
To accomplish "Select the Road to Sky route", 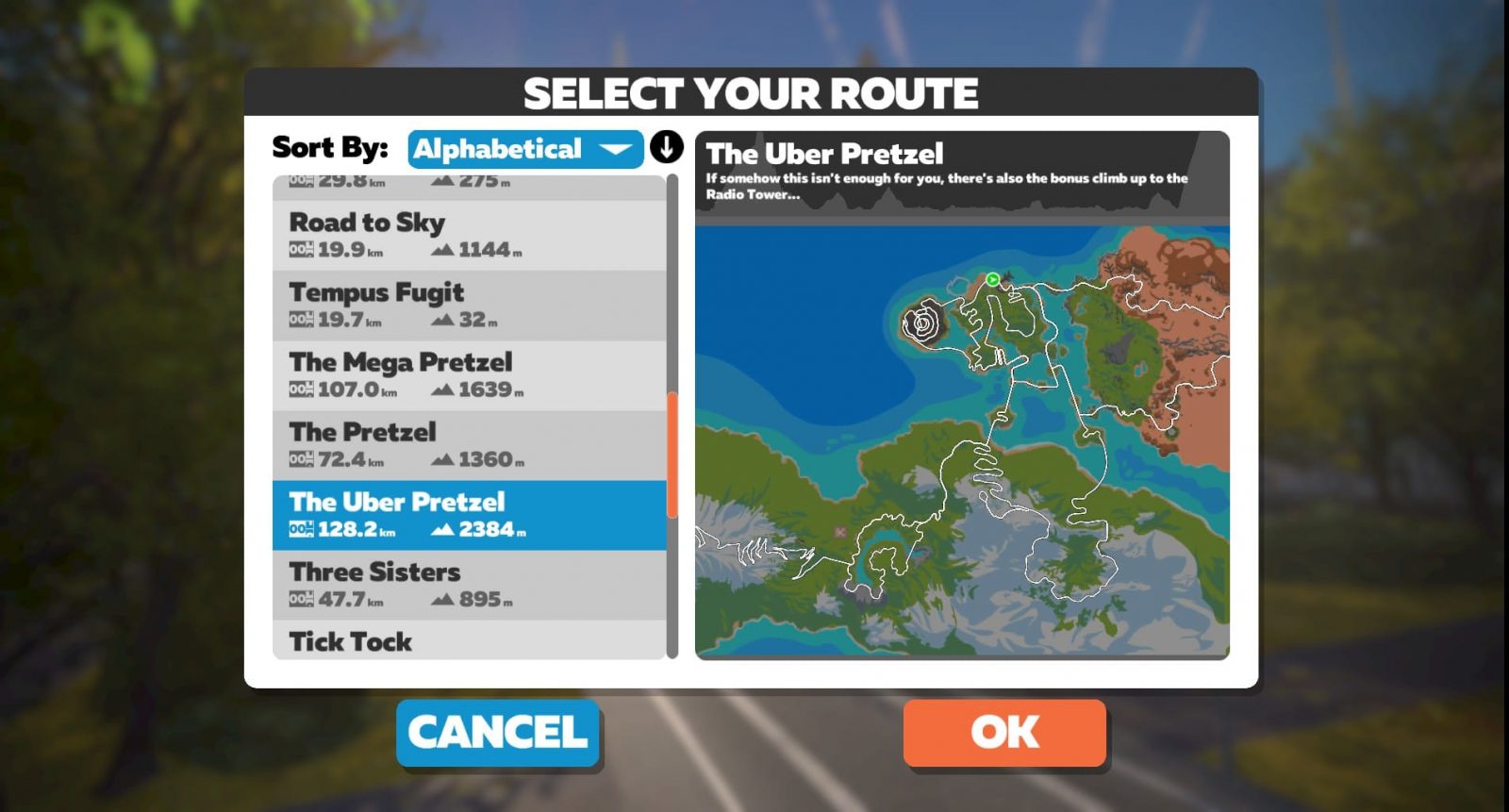I will tap(469, 235).
